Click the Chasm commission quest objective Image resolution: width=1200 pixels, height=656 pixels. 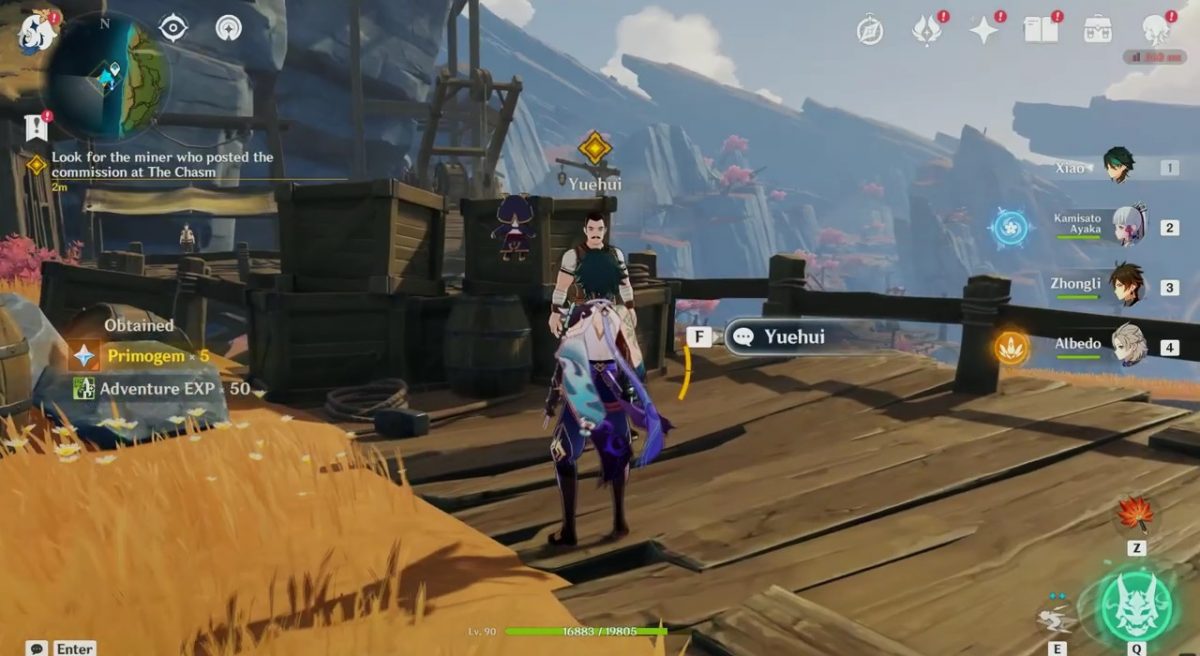click(162, 164)
